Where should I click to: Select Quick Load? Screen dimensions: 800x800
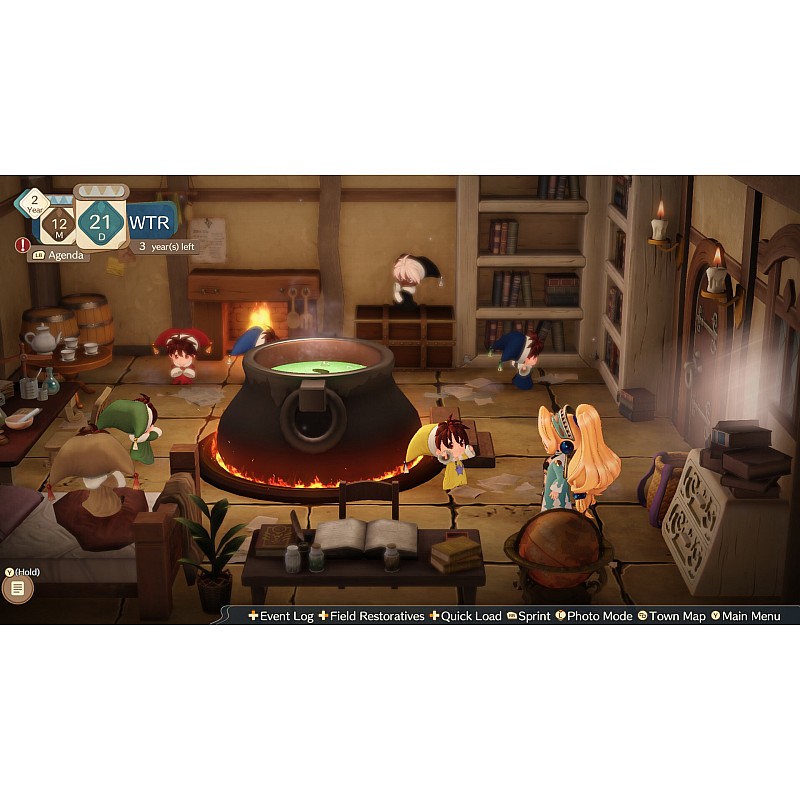click(x=465, y=616)
